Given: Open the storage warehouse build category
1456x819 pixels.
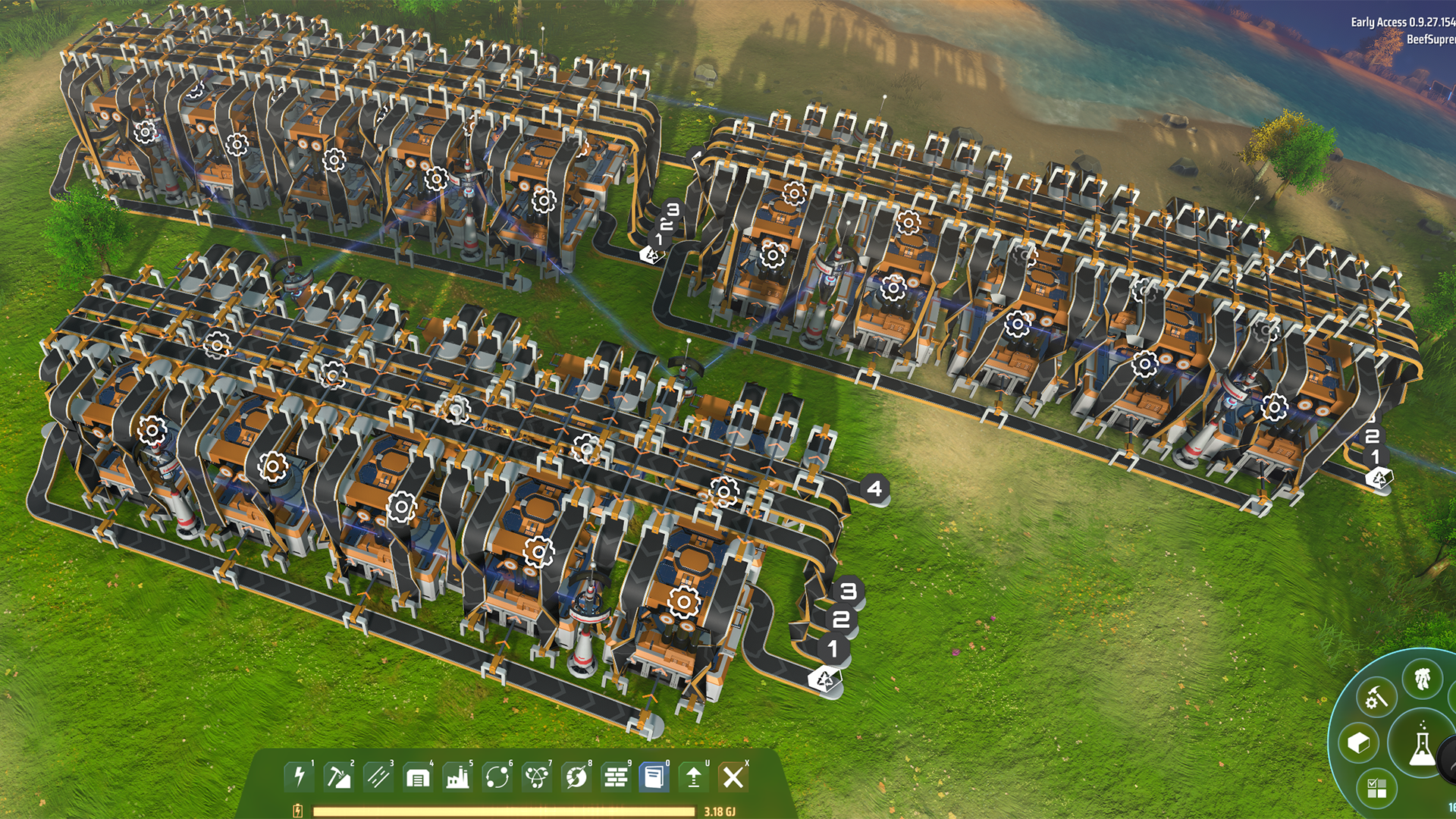Looking at the screenshot, I should point(418,777).
